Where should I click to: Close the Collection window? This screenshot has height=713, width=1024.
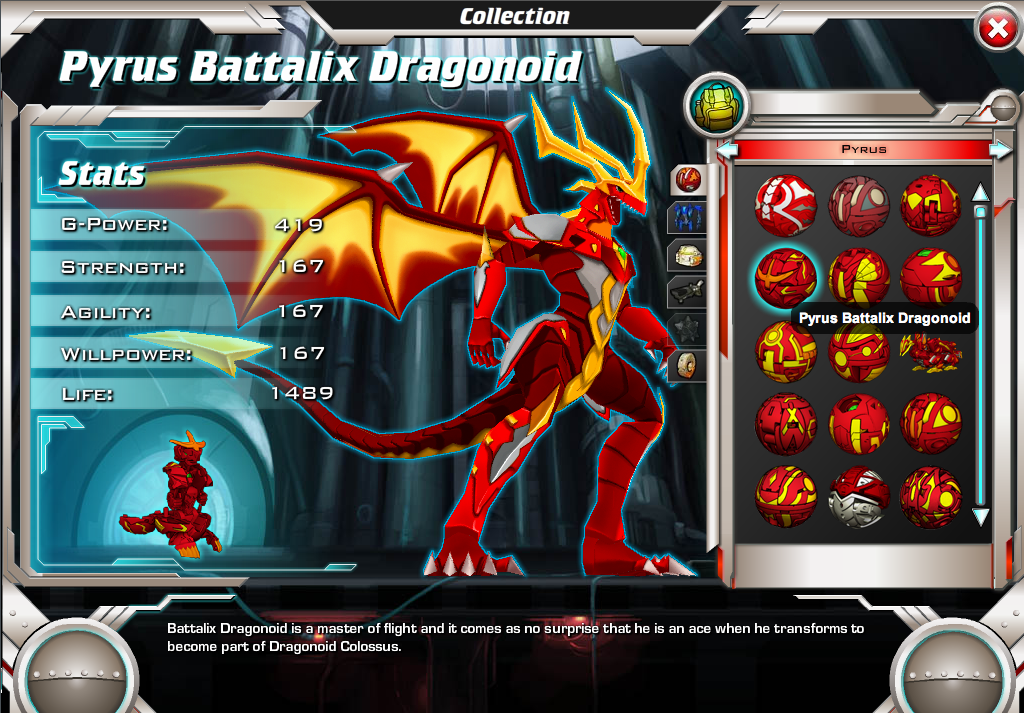(996, 30)
